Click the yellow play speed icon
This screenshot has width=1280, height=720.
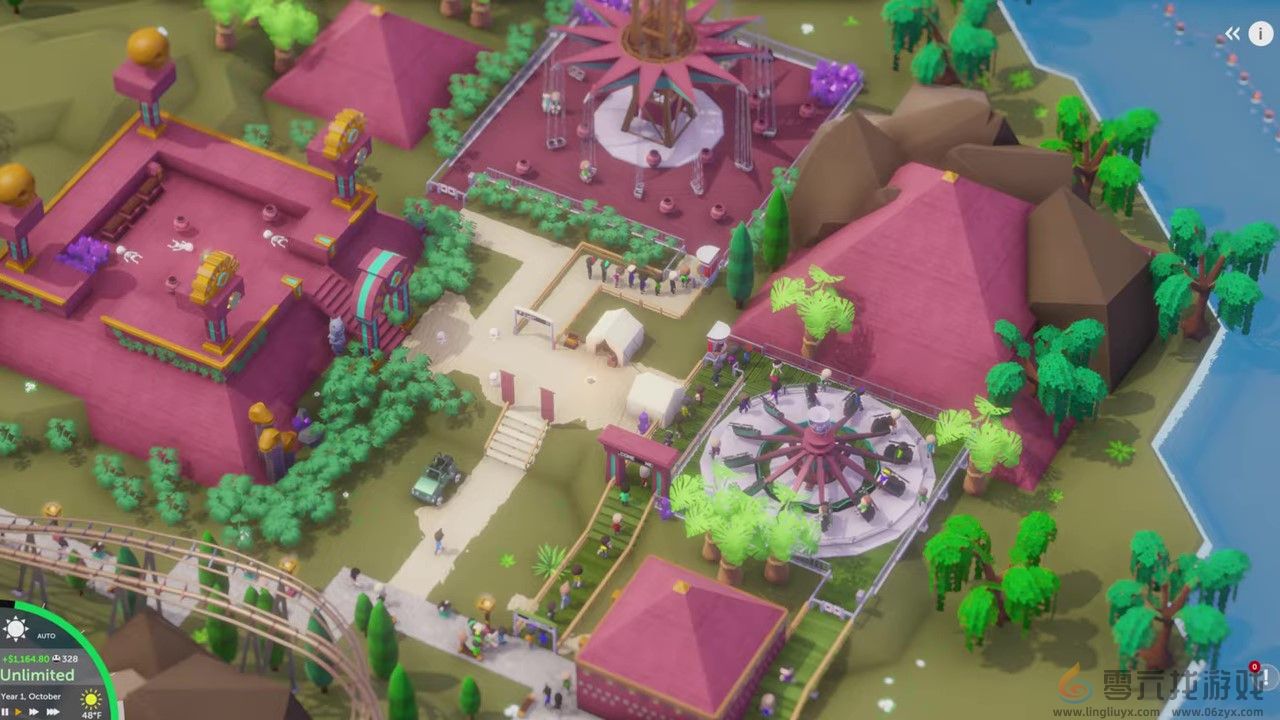[x=18, y=710]
